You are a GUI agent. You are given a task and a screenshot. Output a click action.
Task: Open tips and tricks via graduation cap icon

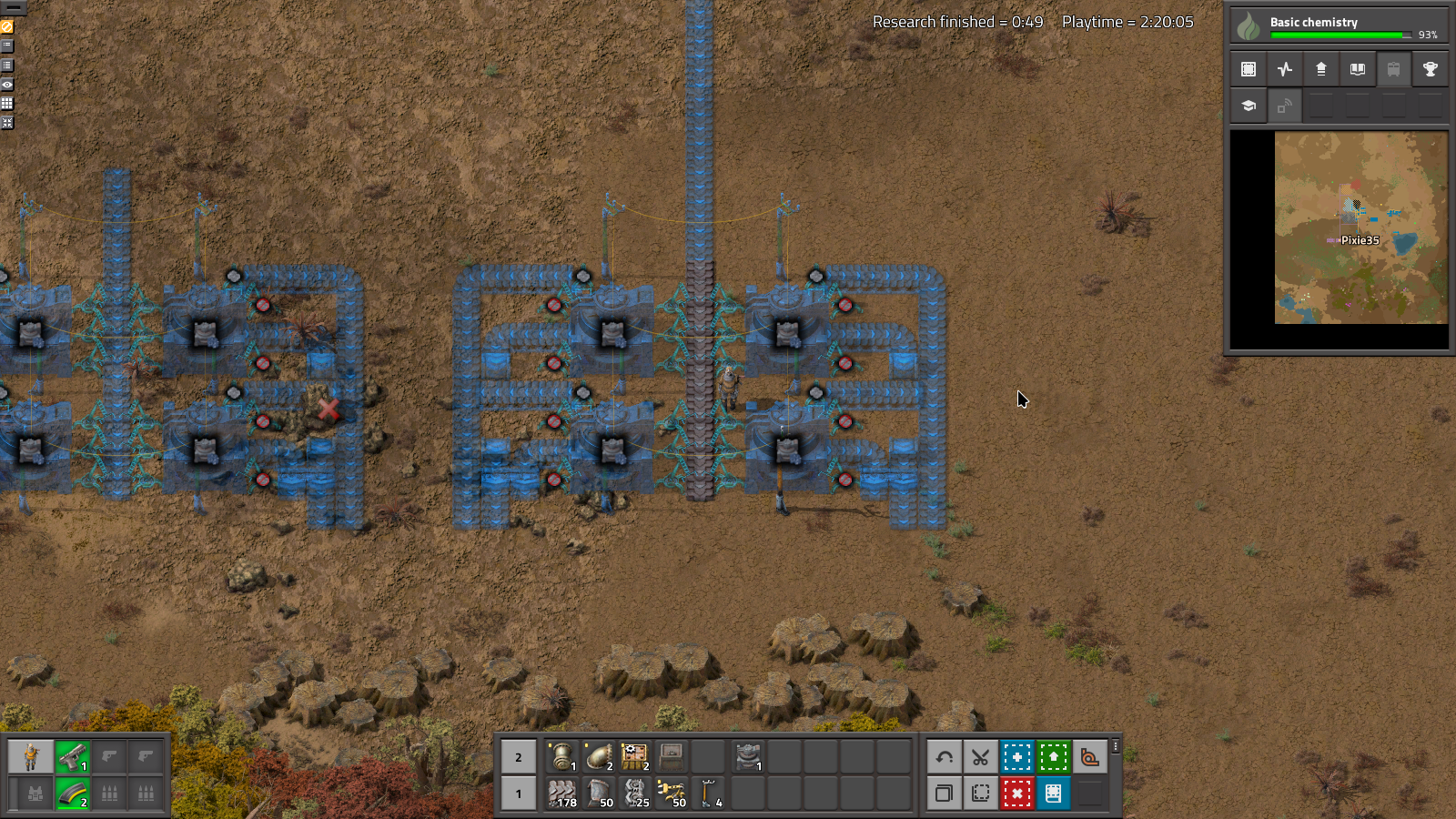click(1246, 106)
